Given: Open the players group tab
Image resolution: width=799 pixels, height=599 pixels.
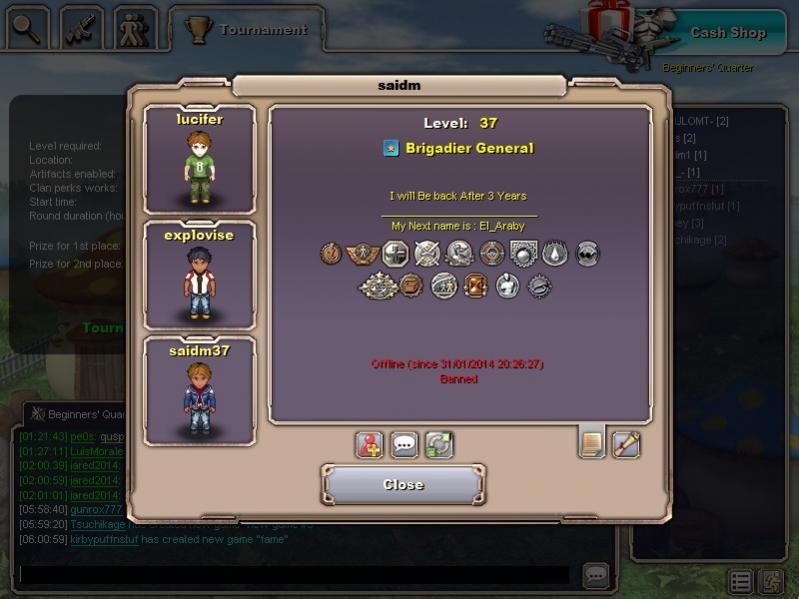Looking at the screenshot, I should click(135, 28).
